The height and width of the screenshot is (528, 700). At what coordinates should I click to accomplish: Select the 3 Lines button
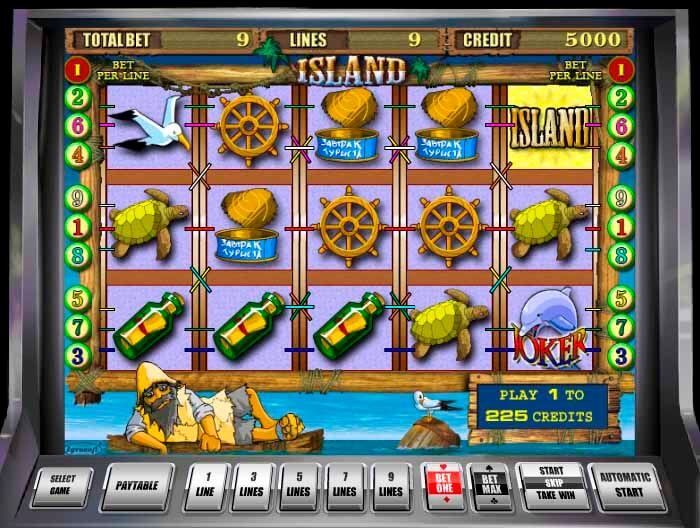(x=253, y=486)
